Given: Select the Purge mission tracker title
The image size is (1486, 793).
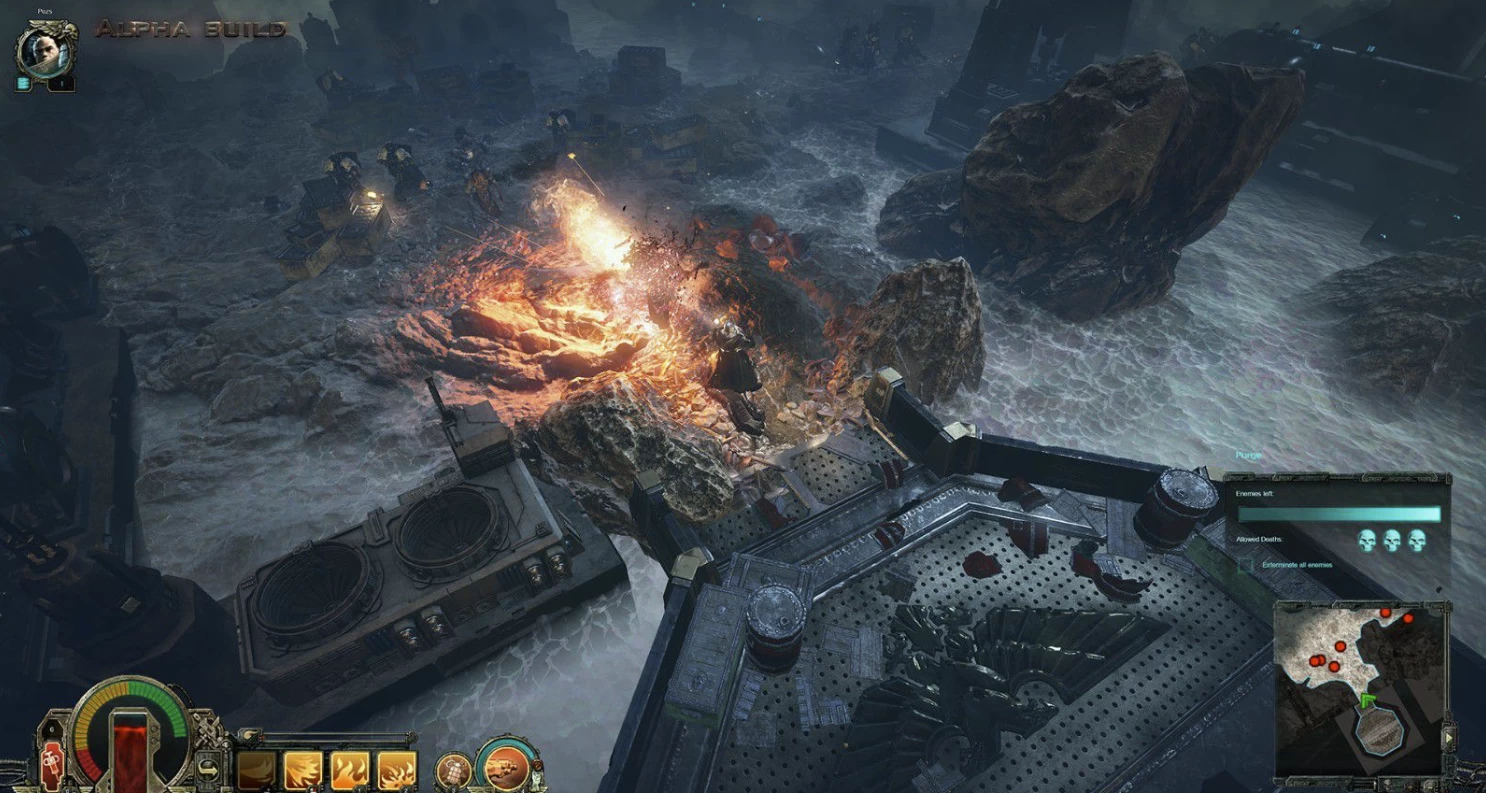Looking at the screenshot, I should click(1250, 455).
